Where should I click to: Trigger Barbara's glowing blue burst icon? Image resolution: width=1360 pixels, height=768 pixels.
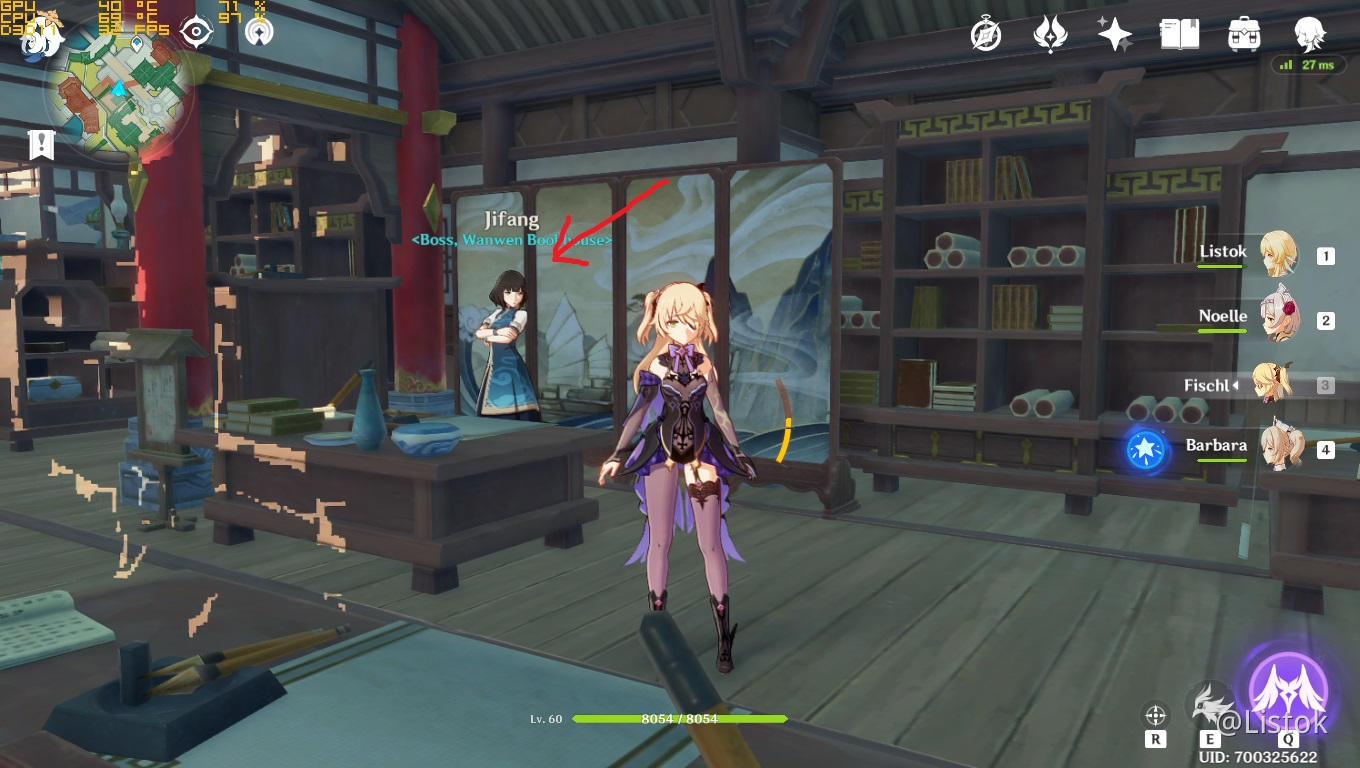1145,451
